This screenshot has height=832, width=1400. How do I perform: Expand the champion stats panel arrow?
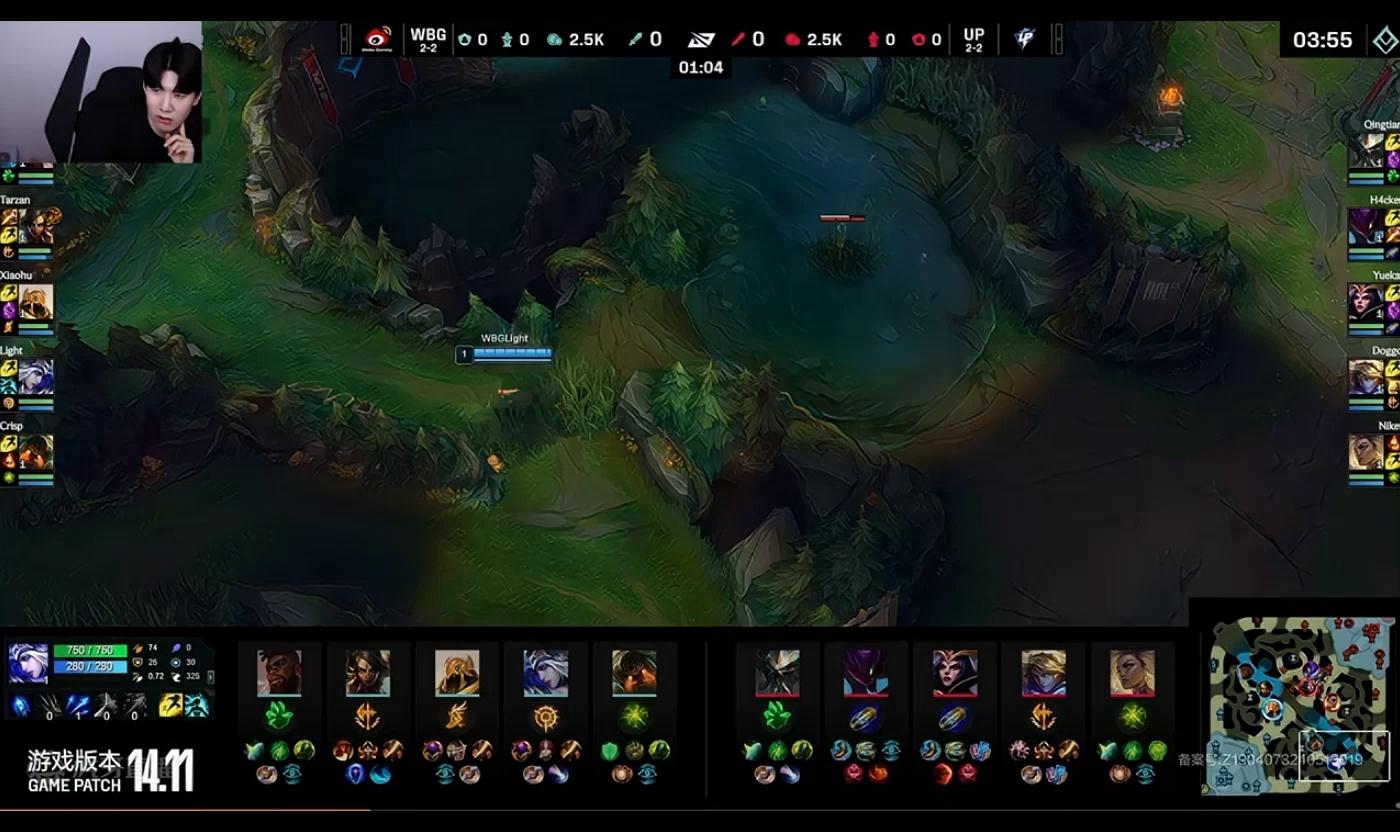209,677
